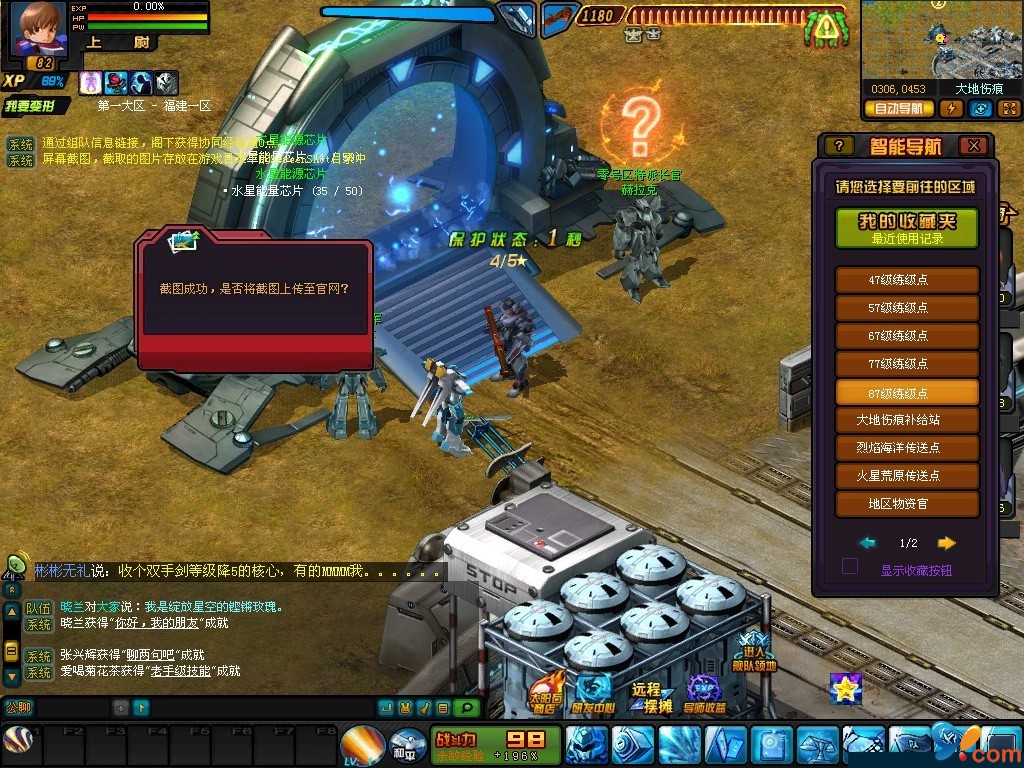Image resolution: width=1024 pixels, height=768 pixels.
Task: Open the 我的收藏夹 favorites list
Action: (907, 228)
